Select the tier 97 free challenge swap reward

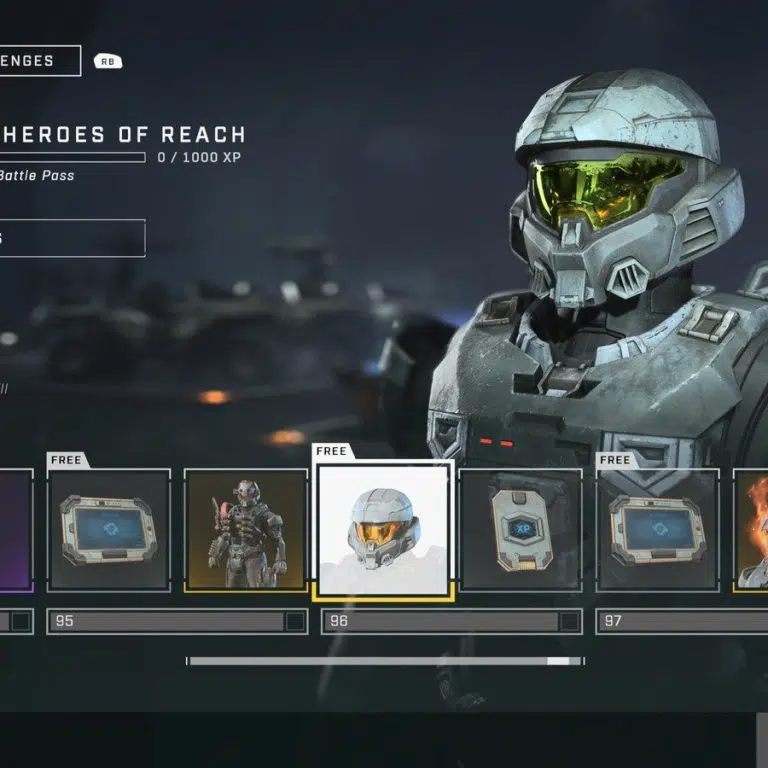(658, 530)
